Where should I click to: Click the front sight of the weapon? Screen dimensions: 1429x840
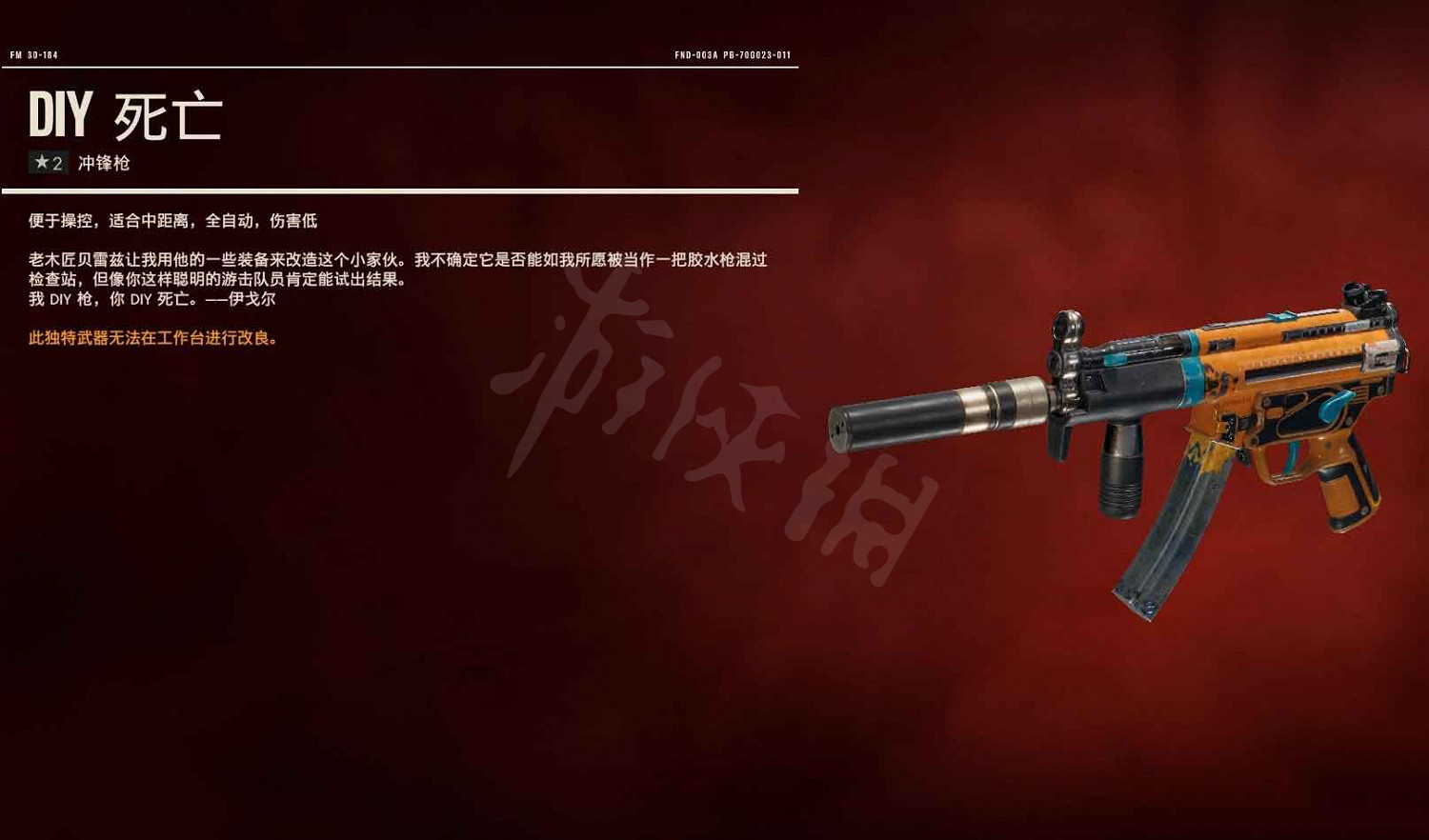click(1067, 324)
